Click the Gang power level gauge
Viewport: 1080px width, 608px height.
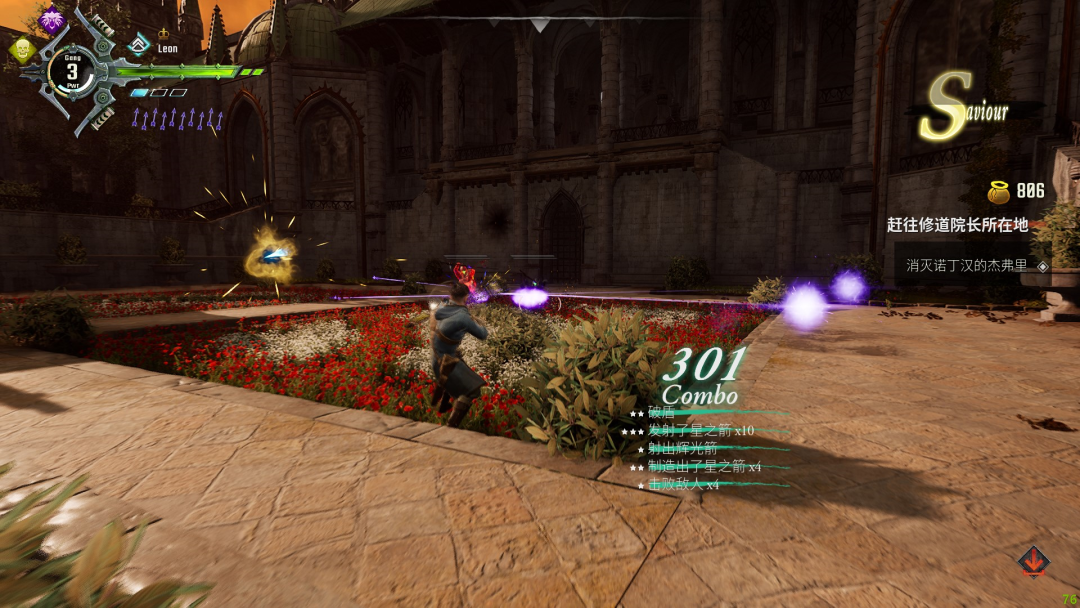72,71
